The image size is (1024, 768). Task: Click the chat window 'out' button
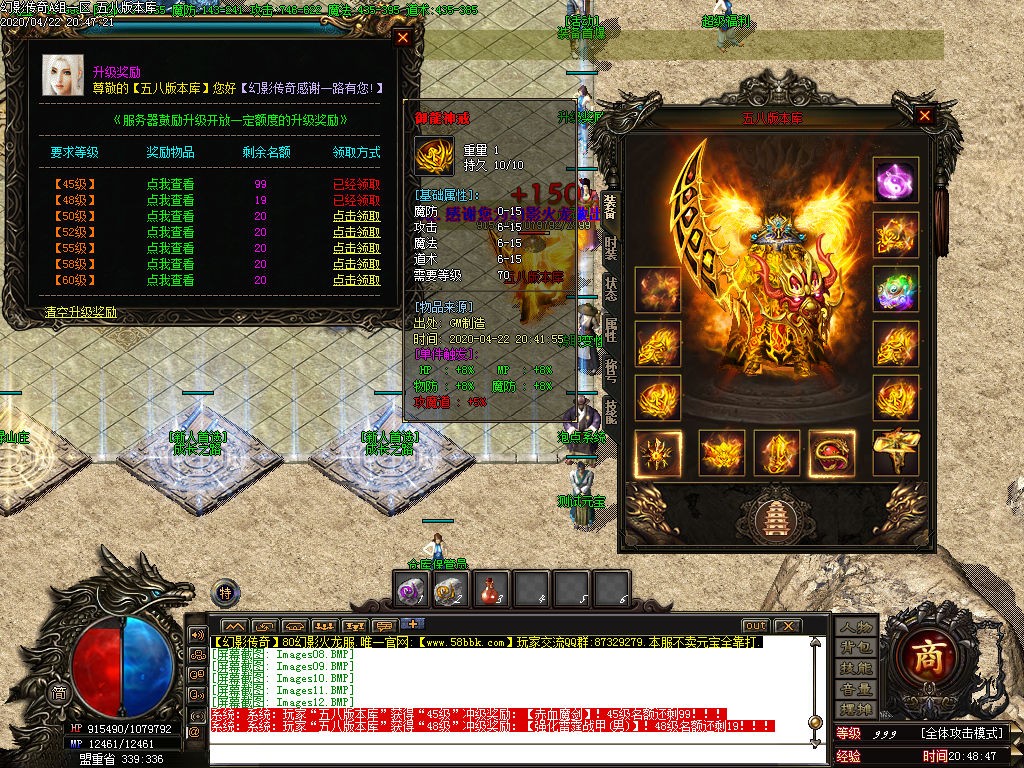tap(756, 626)
